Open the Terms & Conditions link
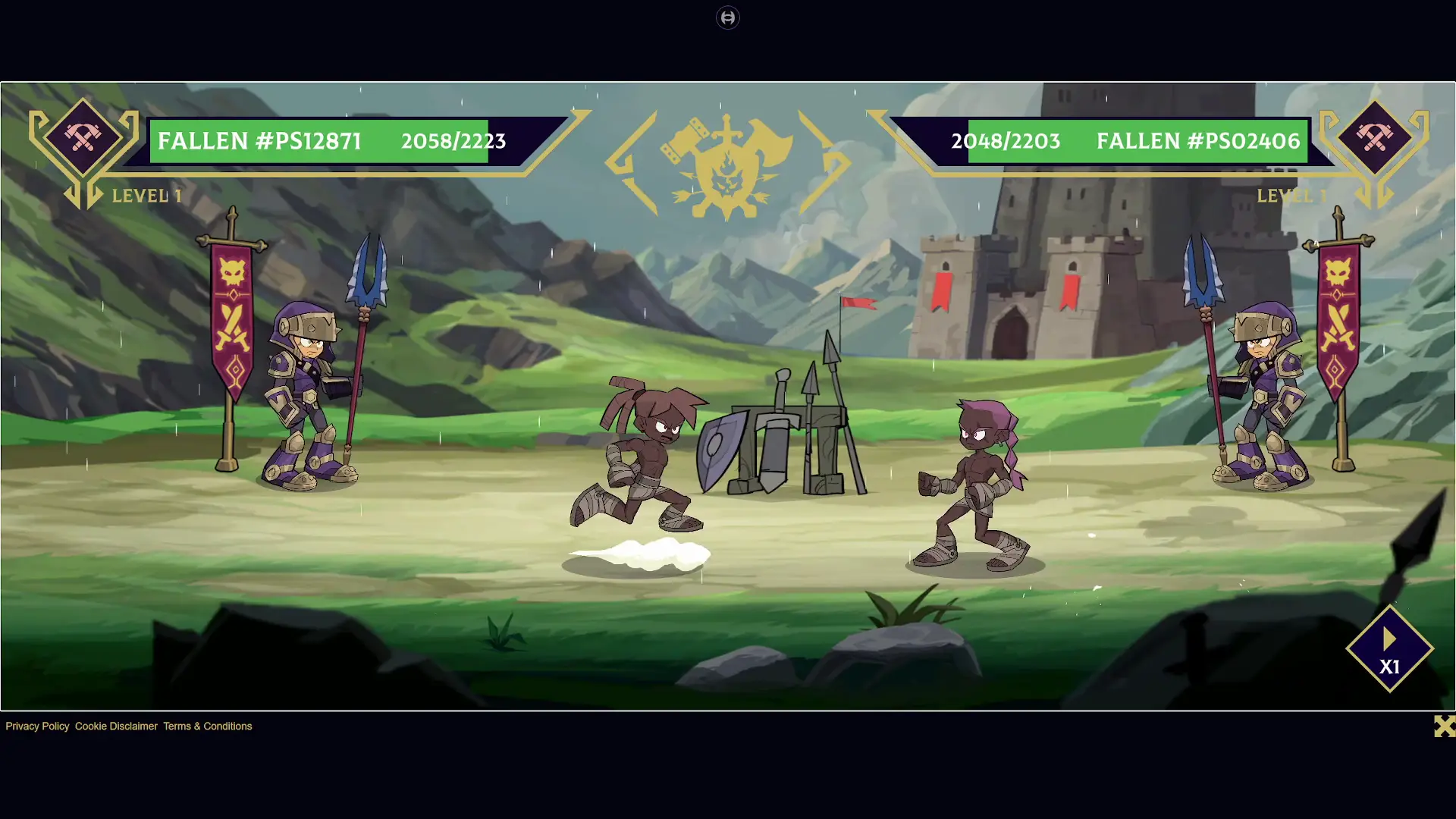Image resolution: width=1456 pixels, height=819 pixels. [x=207, y=726]
